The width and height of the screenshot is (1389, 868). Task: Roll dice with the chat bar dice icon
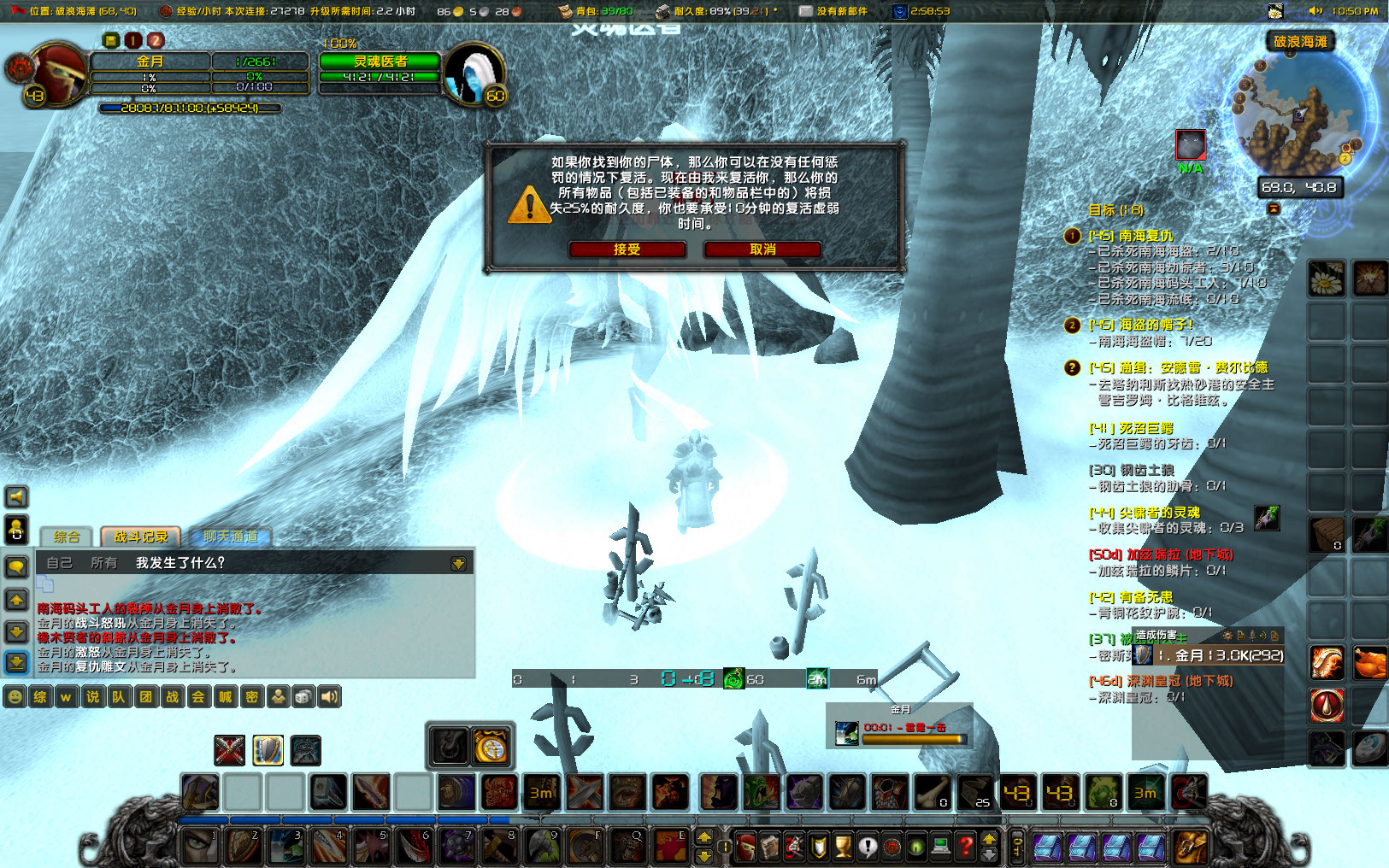pos(303,697)
